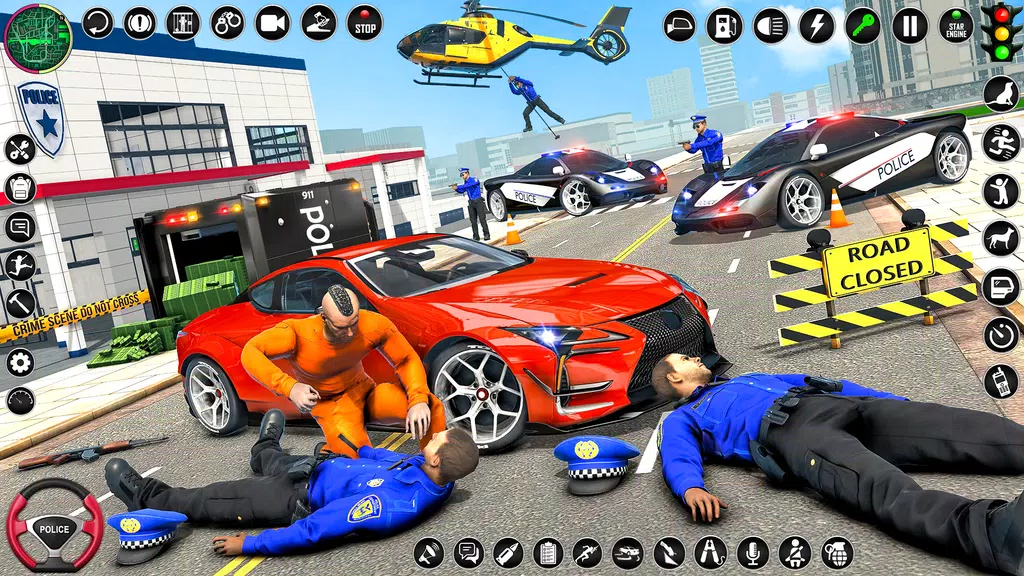Toggle the handbrake warning icon

[140, 22]
